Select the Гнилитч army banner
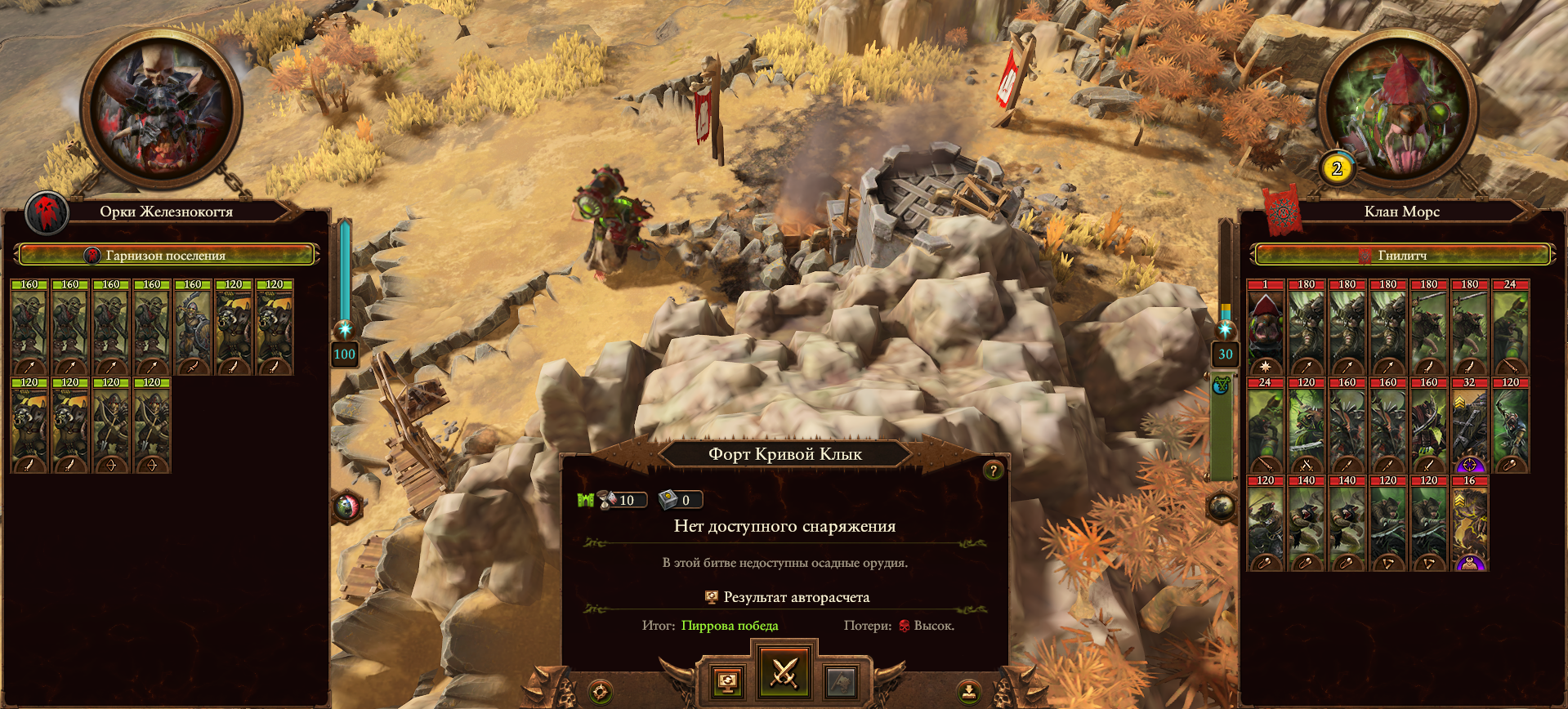1568x709 pixels. [x=1401, y=256]
